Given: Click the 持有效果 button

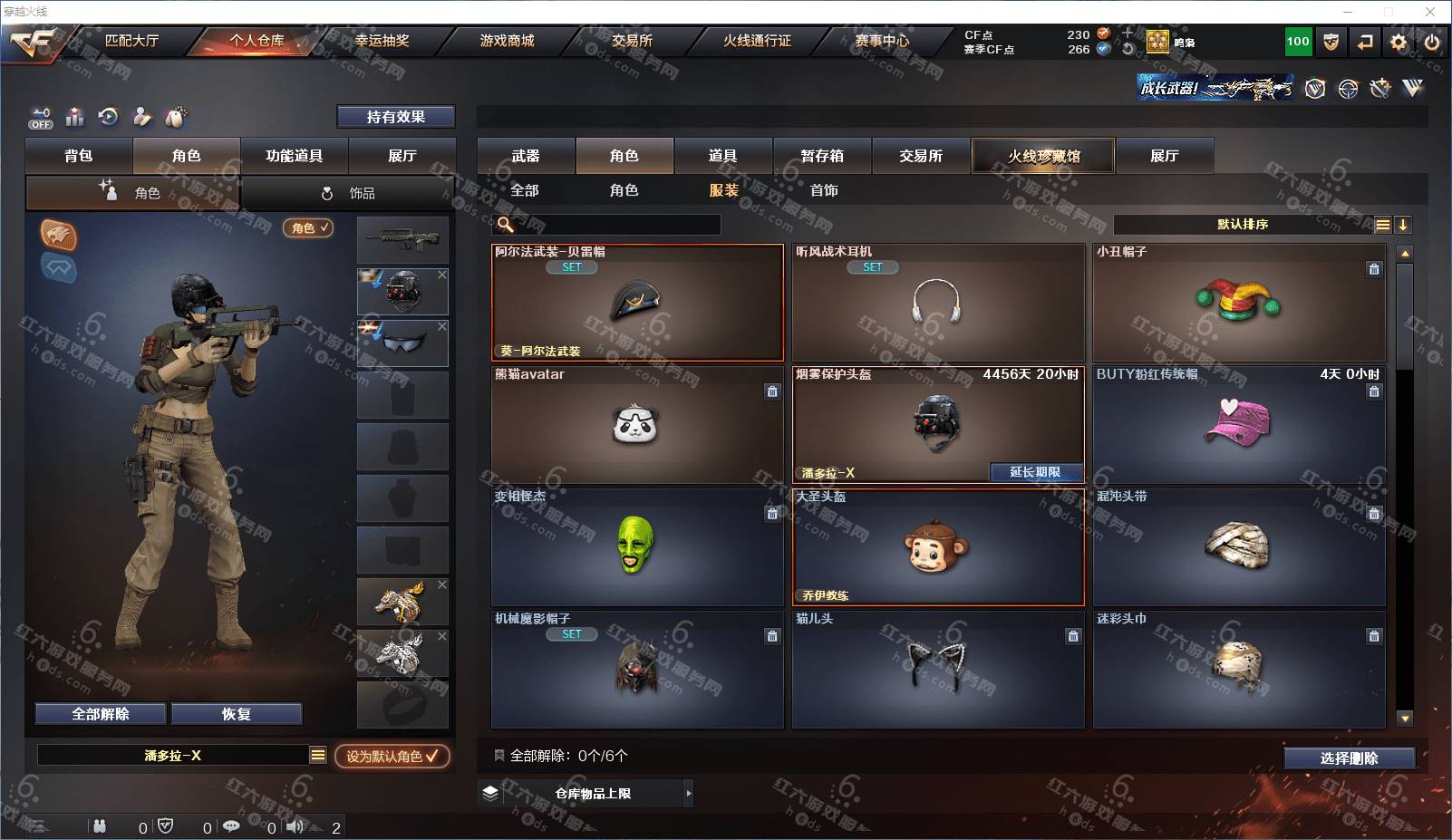Looking at the screenshot, I should point(395,117).
